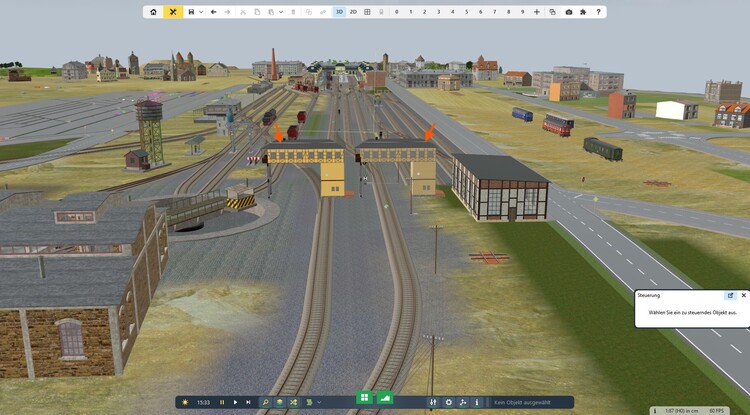
Task: Select camera preset number 0
Action: [396, 12]
